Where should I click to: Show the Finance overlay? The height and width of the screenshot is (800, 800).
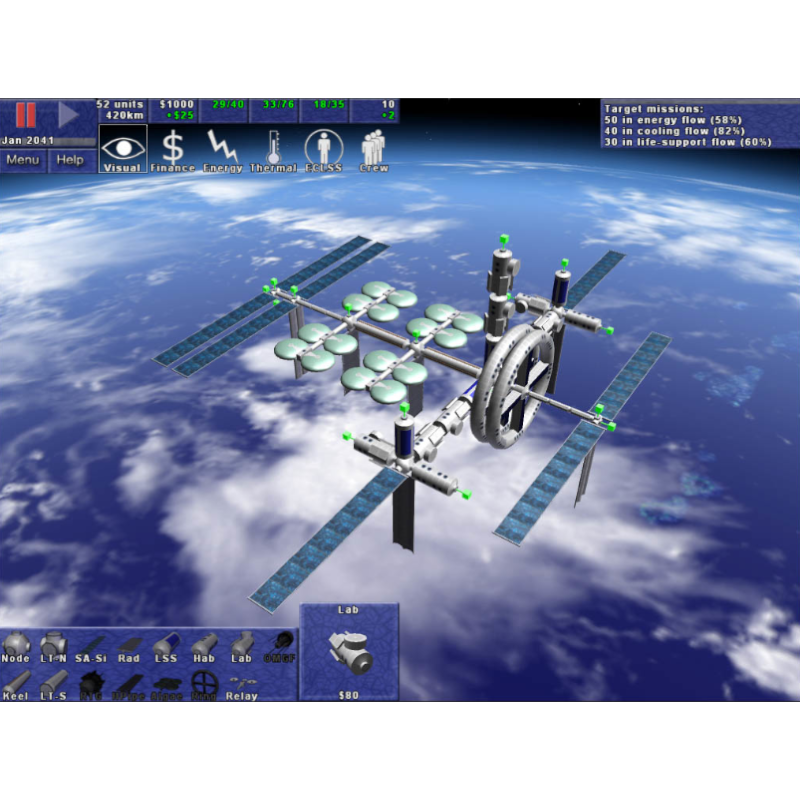pyautogui.click(x=173, y=150)
